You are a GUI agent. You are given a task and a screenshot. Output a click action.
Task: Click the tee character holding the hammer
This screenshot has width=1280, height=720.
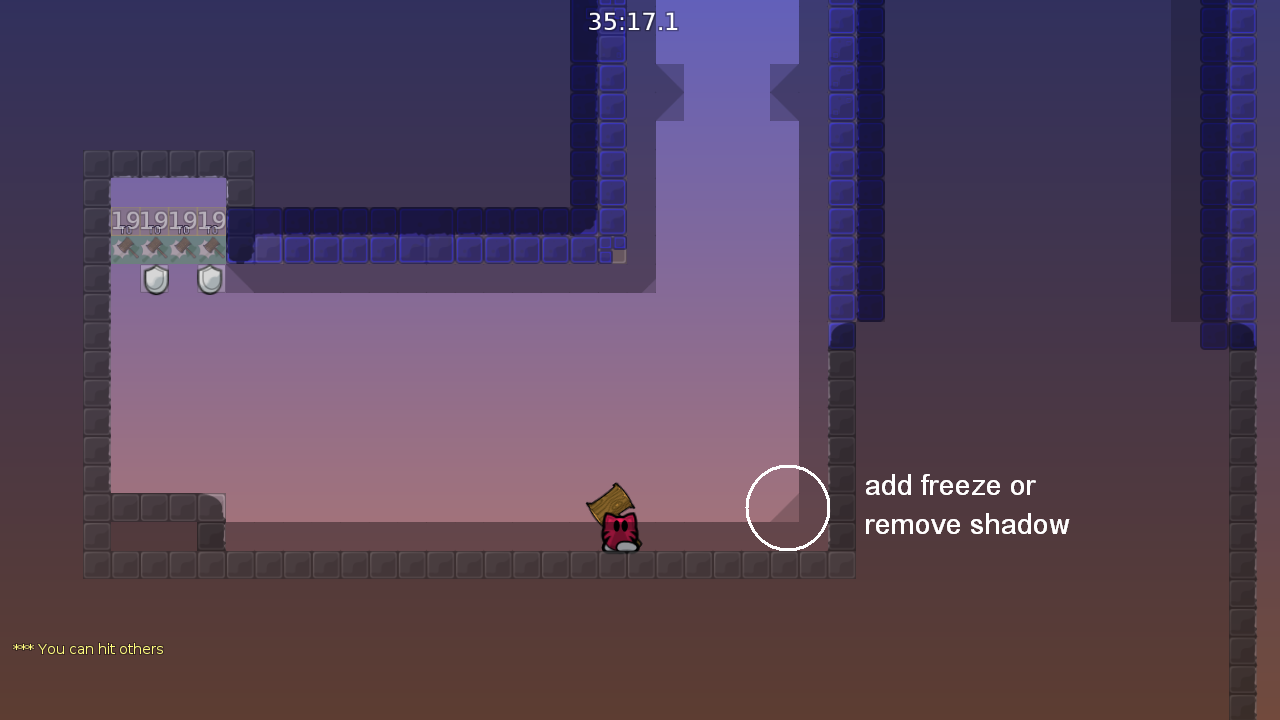pyautogui.click(x=618, y=530)
